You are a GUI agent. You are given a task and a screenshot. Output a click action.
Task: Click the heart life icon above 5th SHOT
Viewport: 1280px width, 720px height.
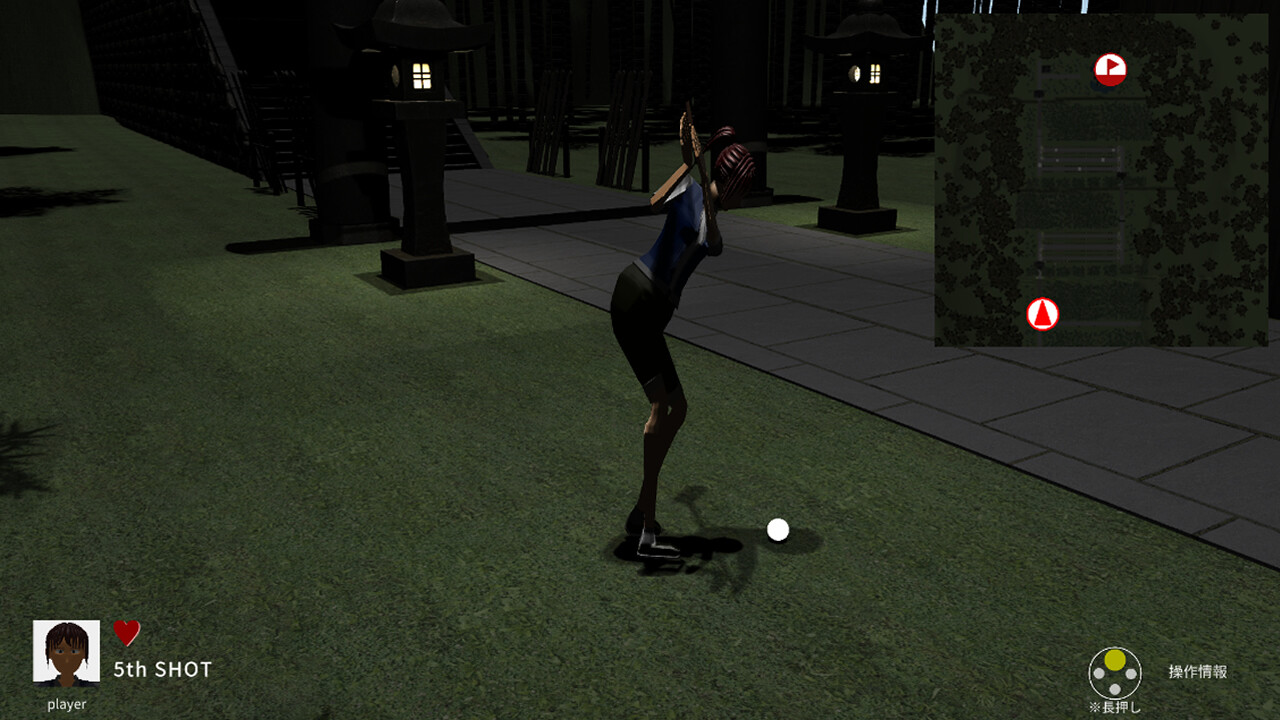coord(127,632)
